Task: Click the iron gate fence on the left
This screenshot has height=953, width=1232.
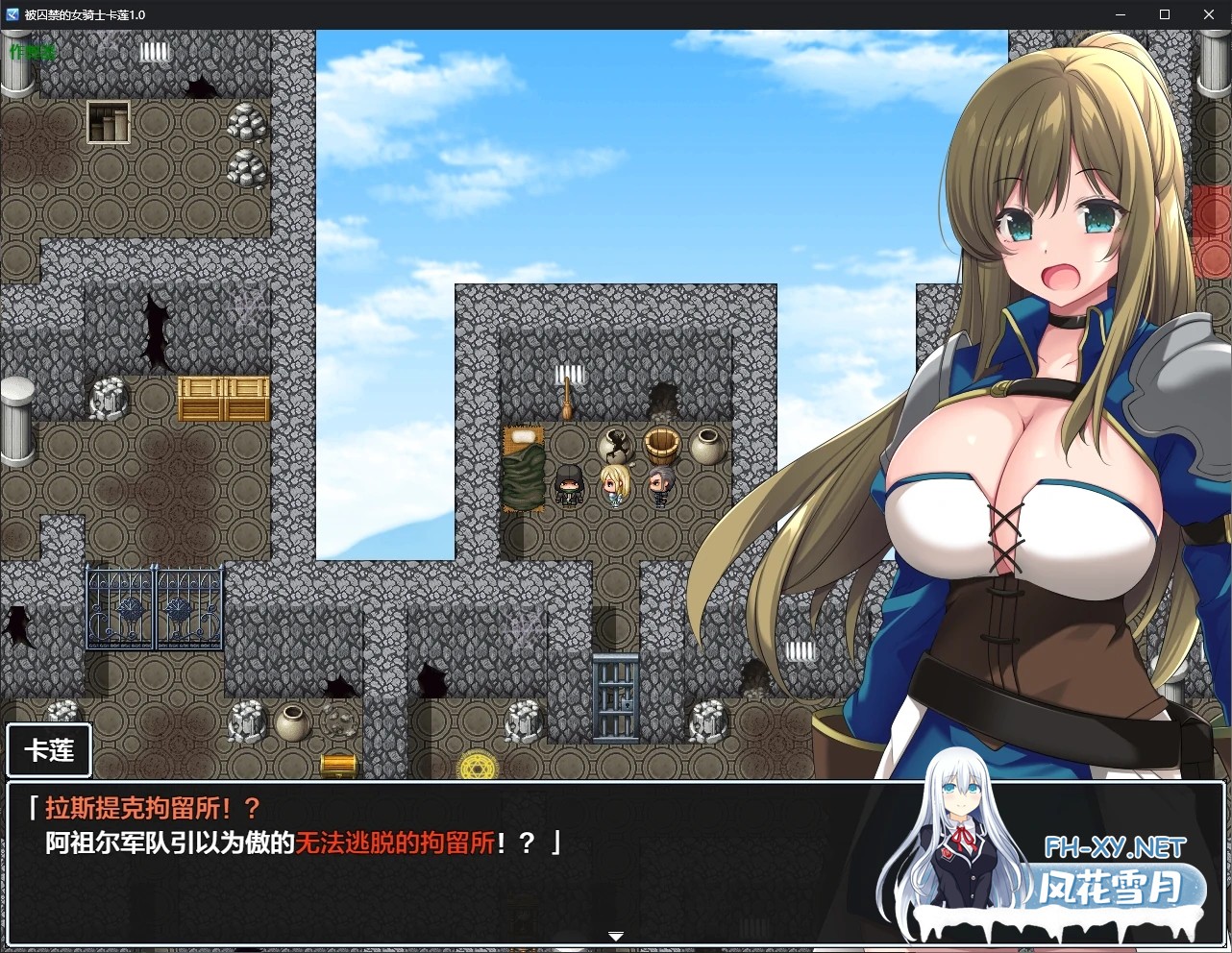Action: coord(154,607)
